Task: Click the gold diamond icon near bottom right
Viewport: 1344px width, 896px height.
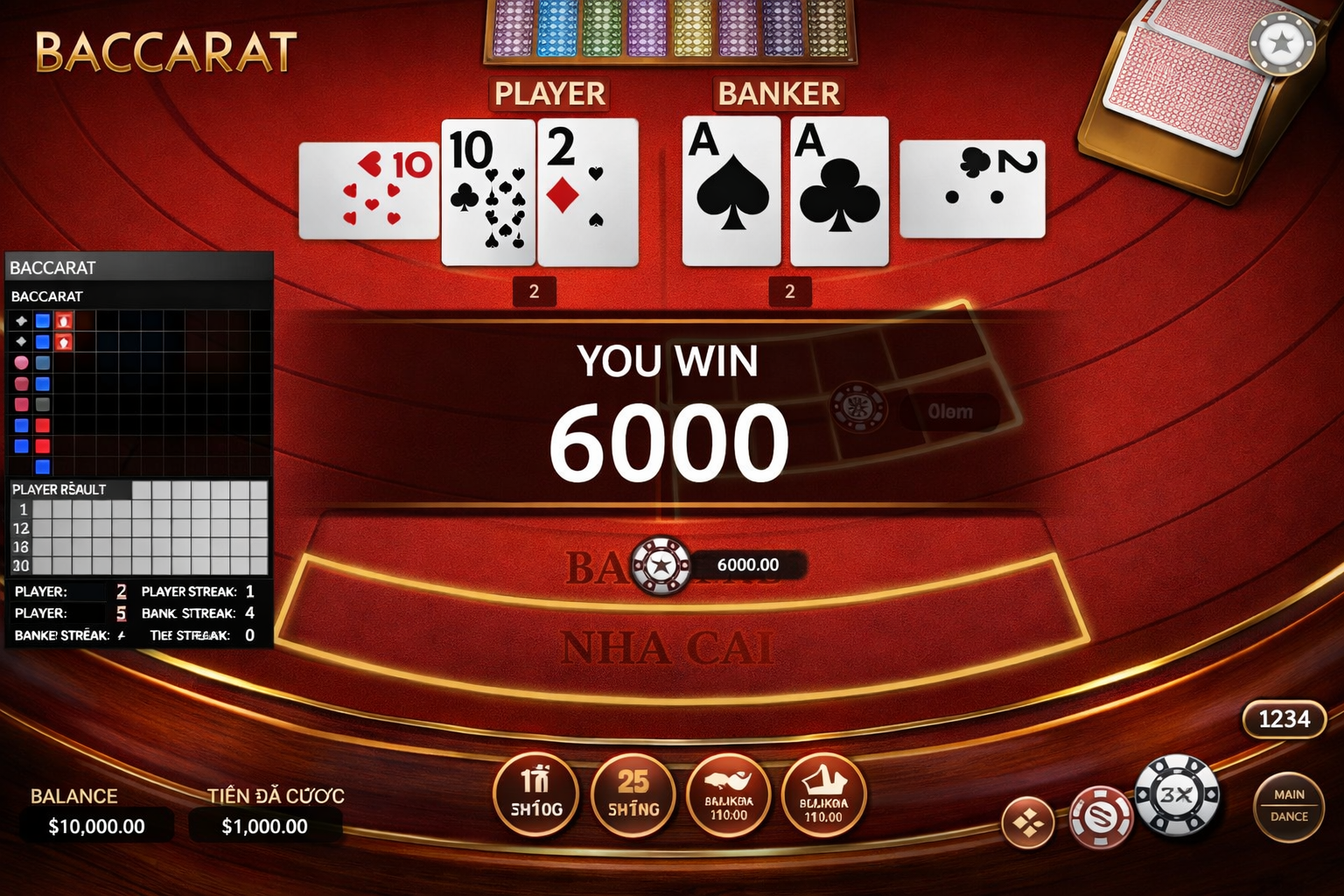Action: 1028,822
